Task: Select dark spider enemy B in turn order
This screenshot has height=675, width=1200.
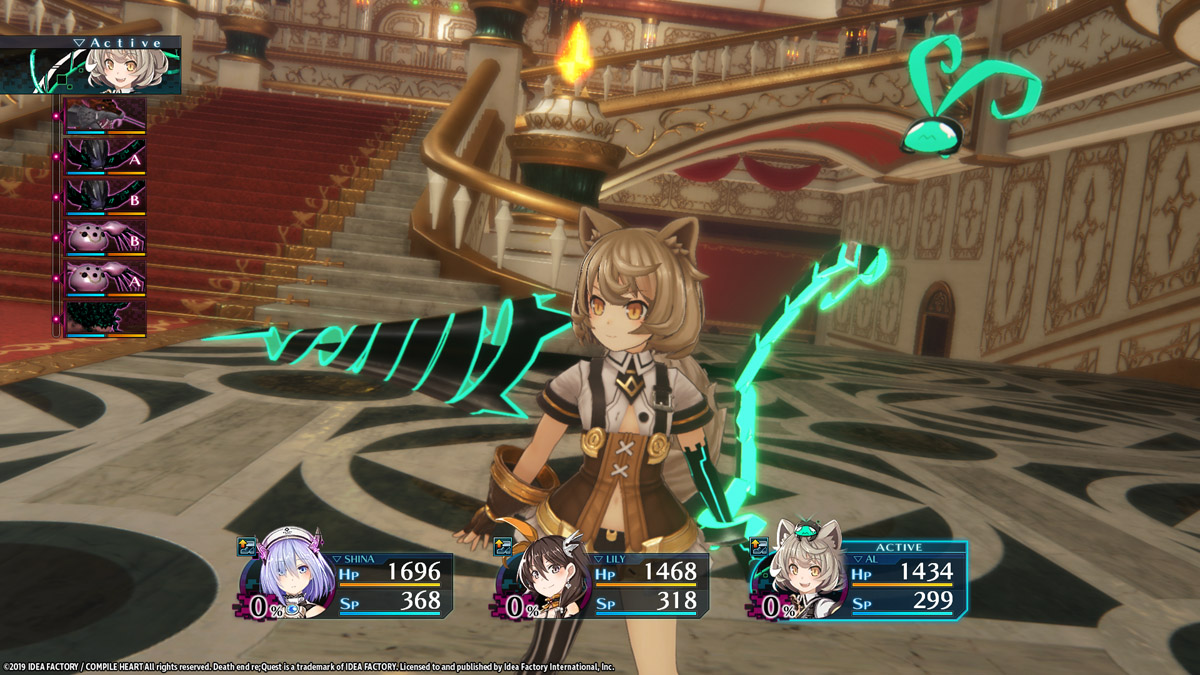Action: tap(105, 197)
